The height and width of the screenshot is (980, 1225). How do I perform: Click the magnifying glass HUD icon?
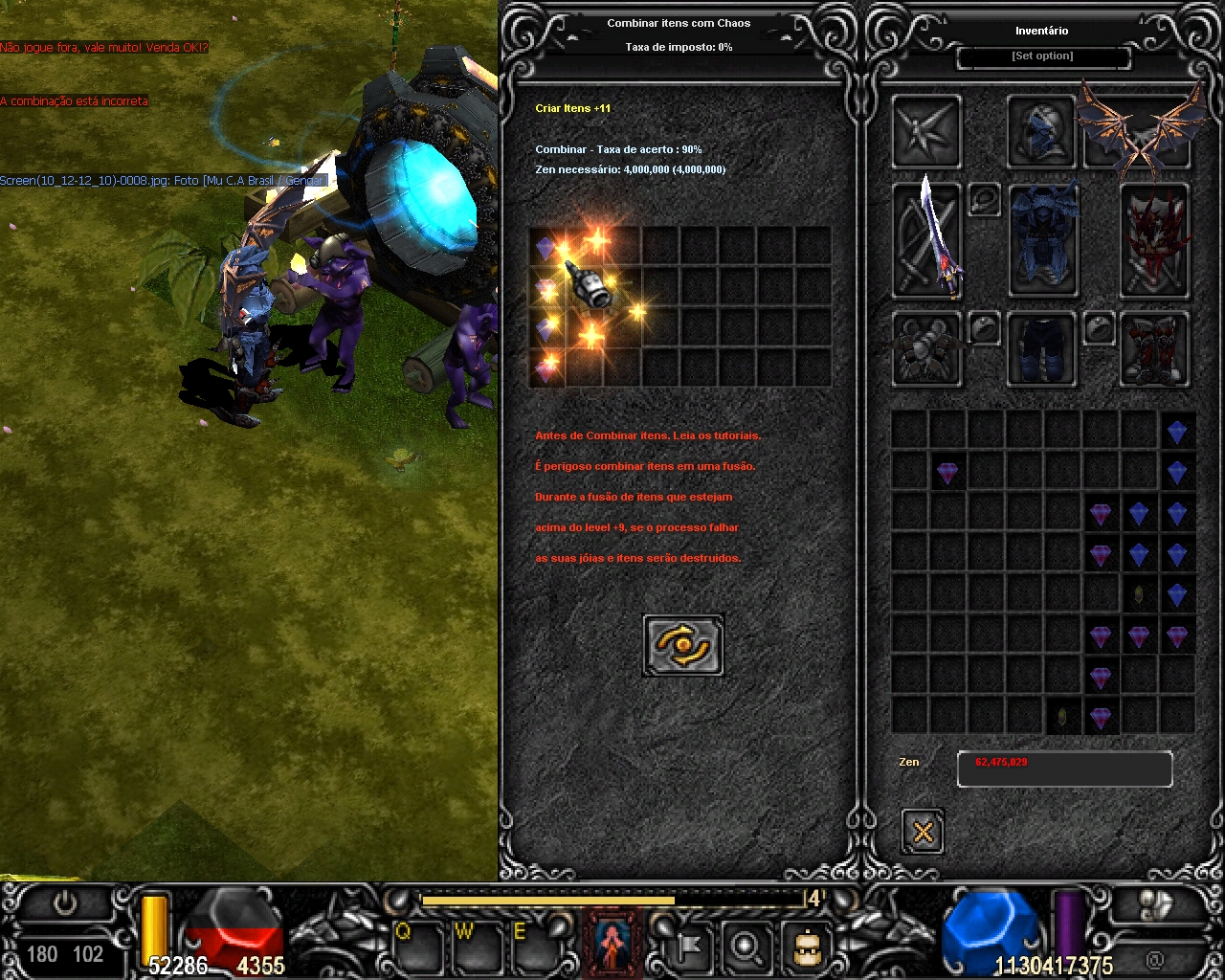click(x=745, y=947)
